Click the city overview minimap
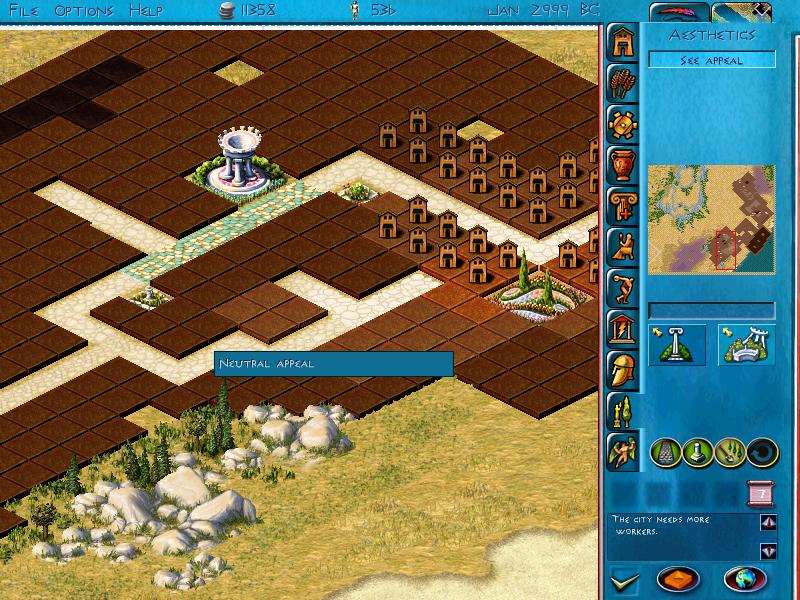 click(x=711, y=218)
